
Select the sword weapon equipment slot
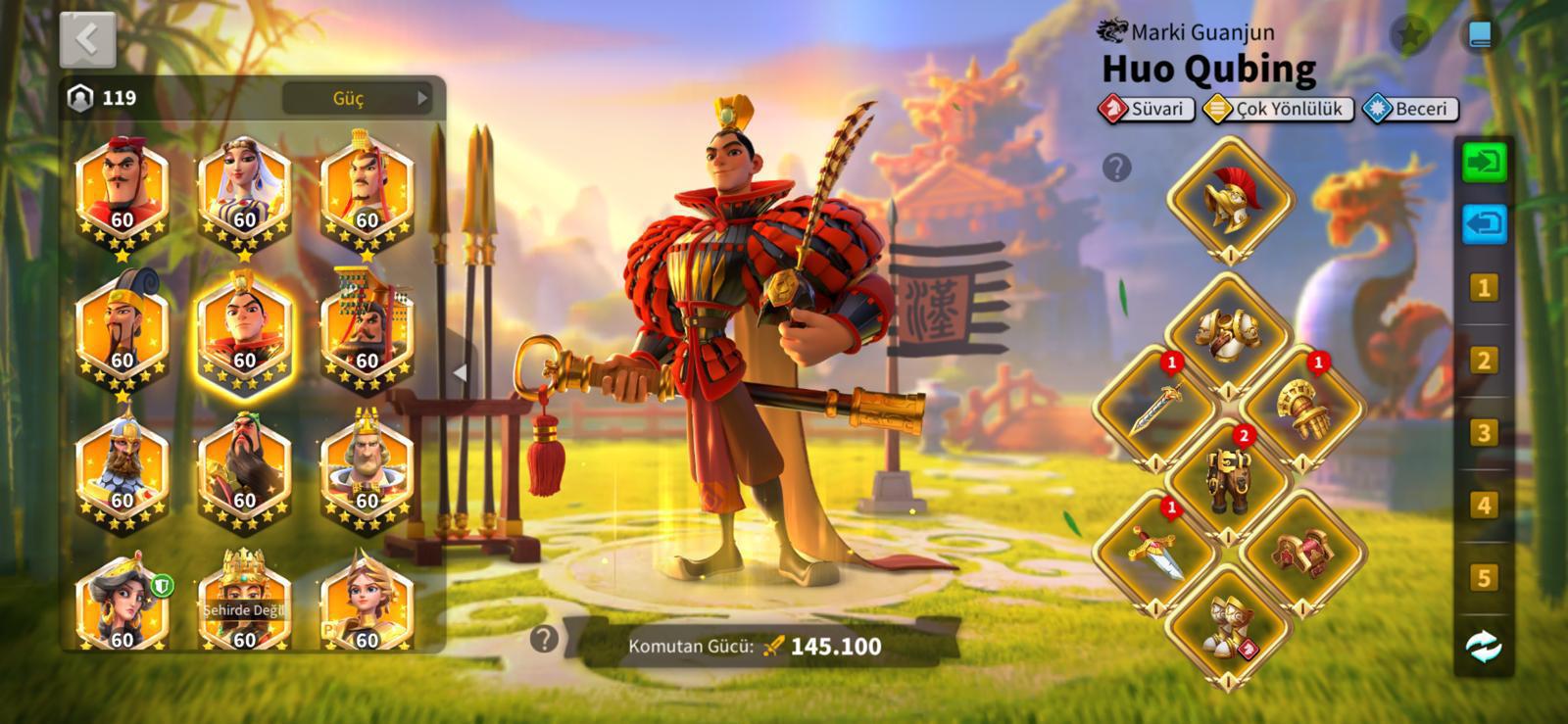click(1154, 407)
